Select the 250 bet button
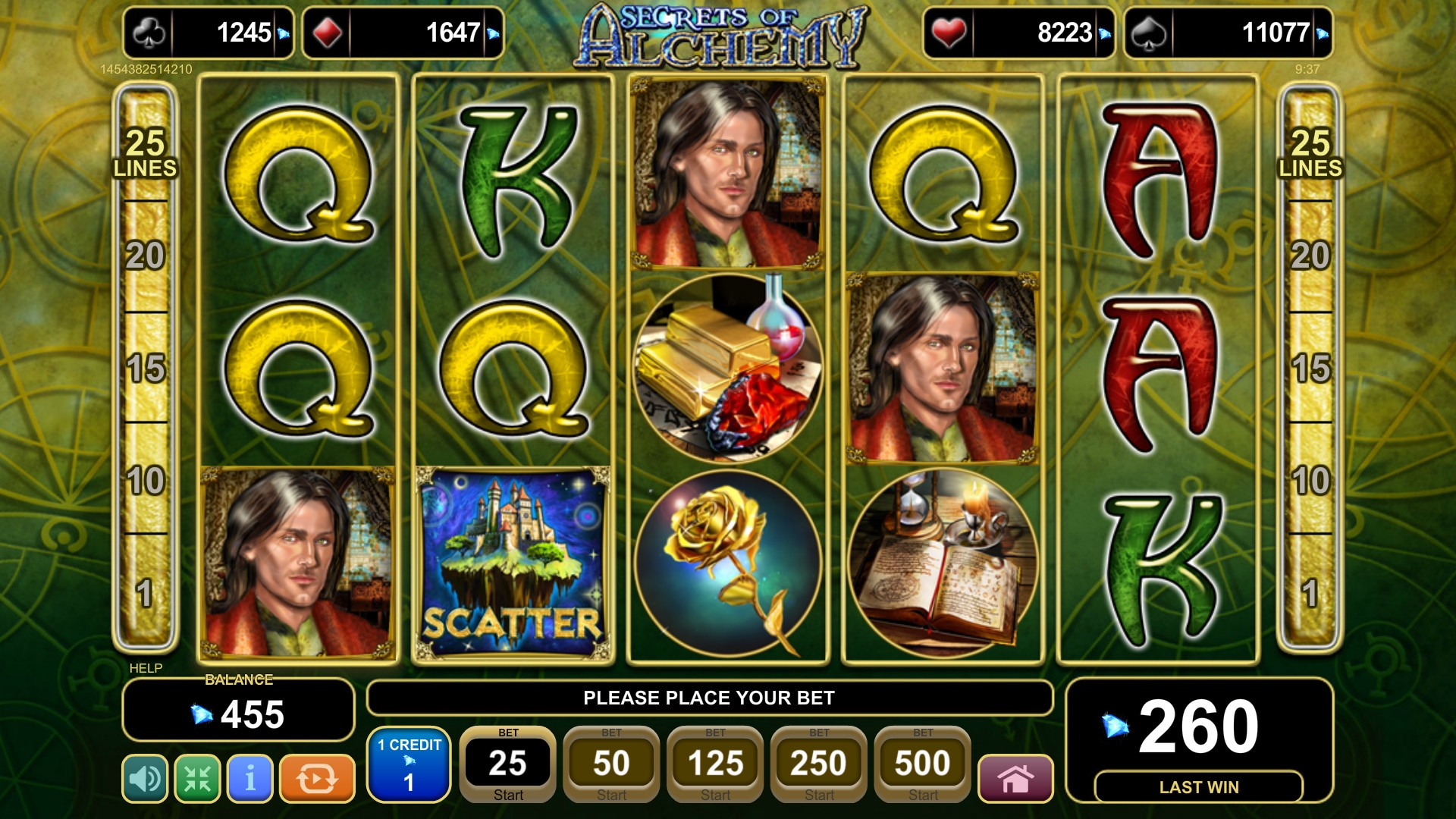Viewport: 1456px width, 819px height. tap(819, 764)
